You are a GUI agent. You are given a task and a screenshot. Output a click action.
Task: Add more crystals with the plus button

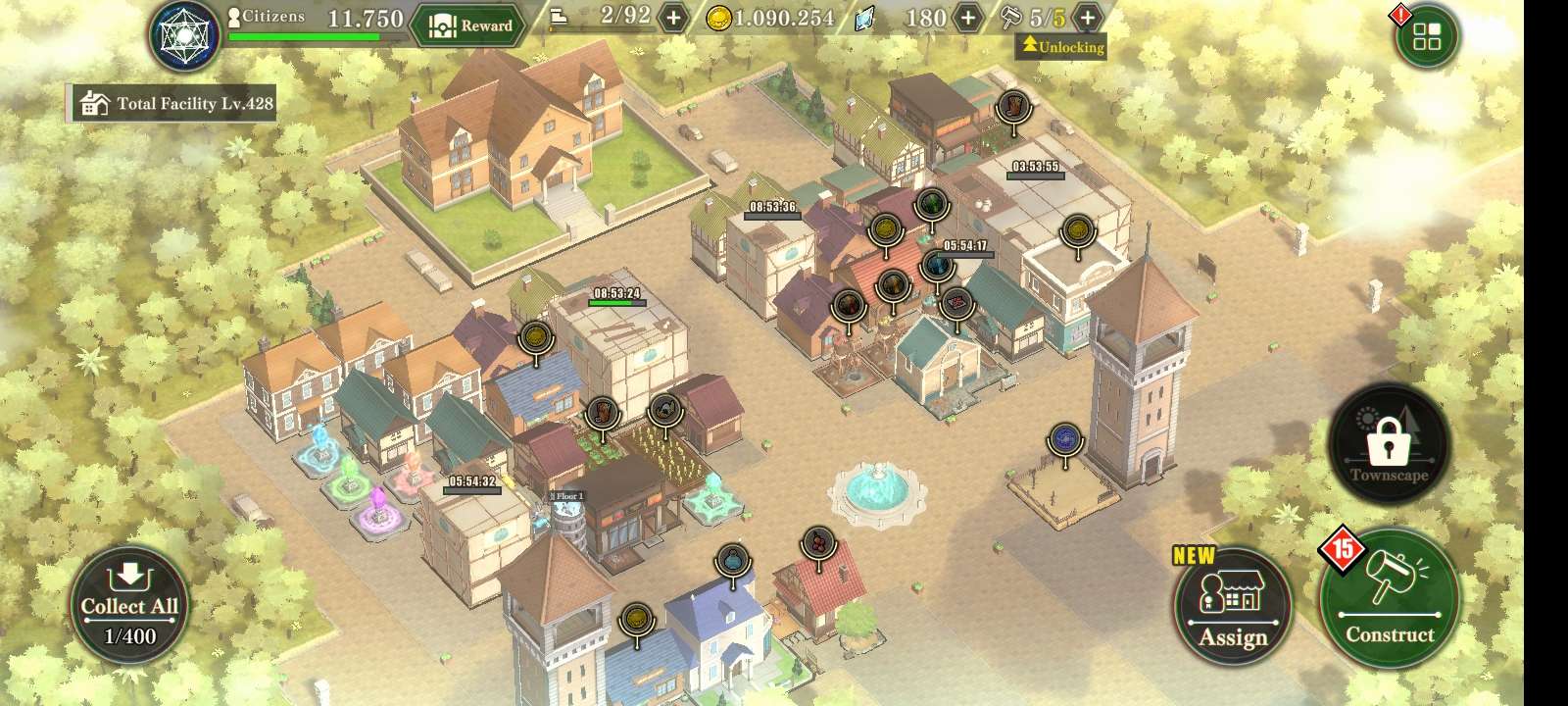pyautogui.click(x=967, y=18)
